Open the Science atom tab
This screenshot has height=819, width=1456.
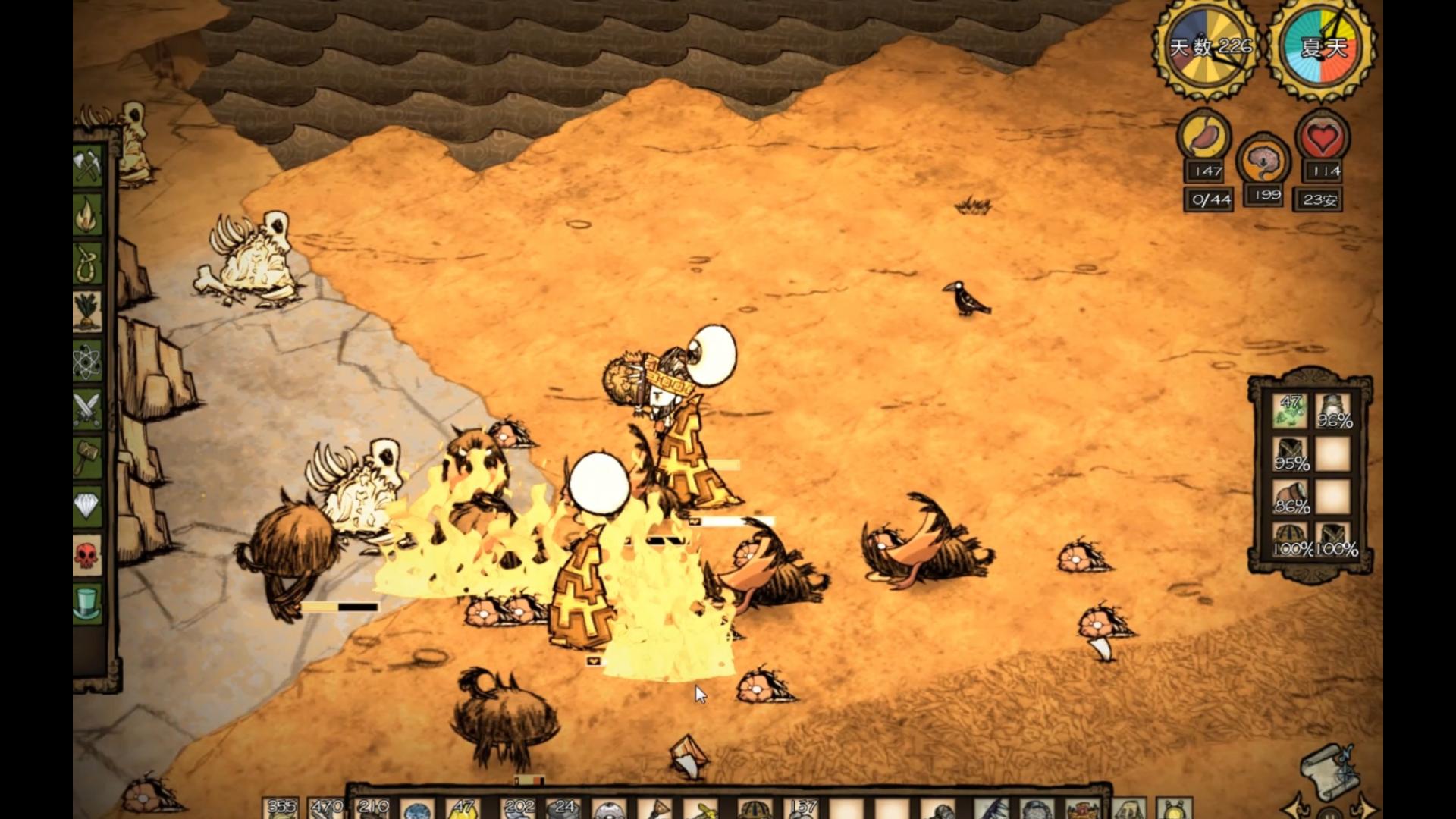[x=87, y=360]
